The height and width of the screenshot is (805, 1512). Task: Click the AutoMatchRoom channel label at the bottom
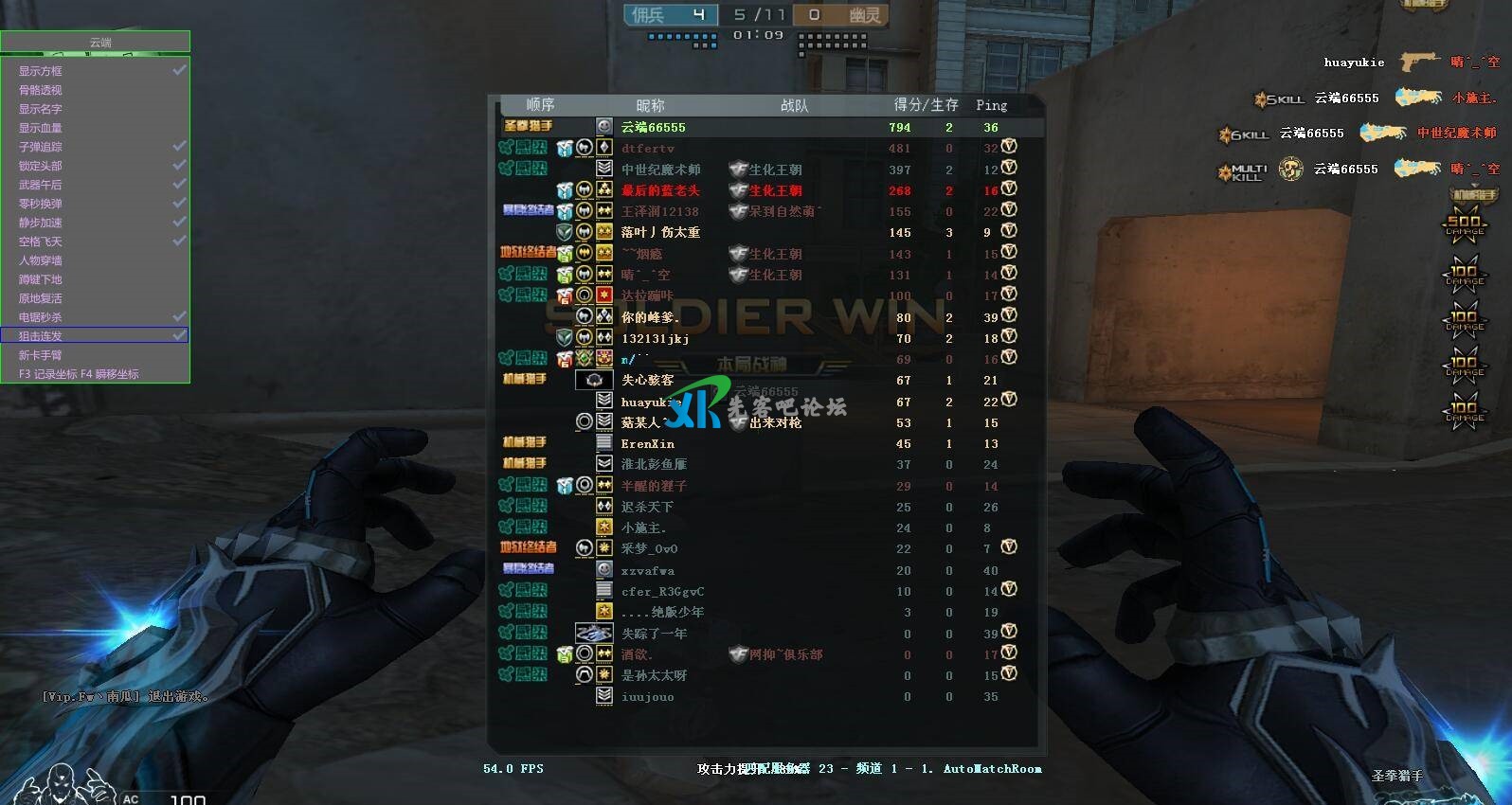click(x=992, y=769)
